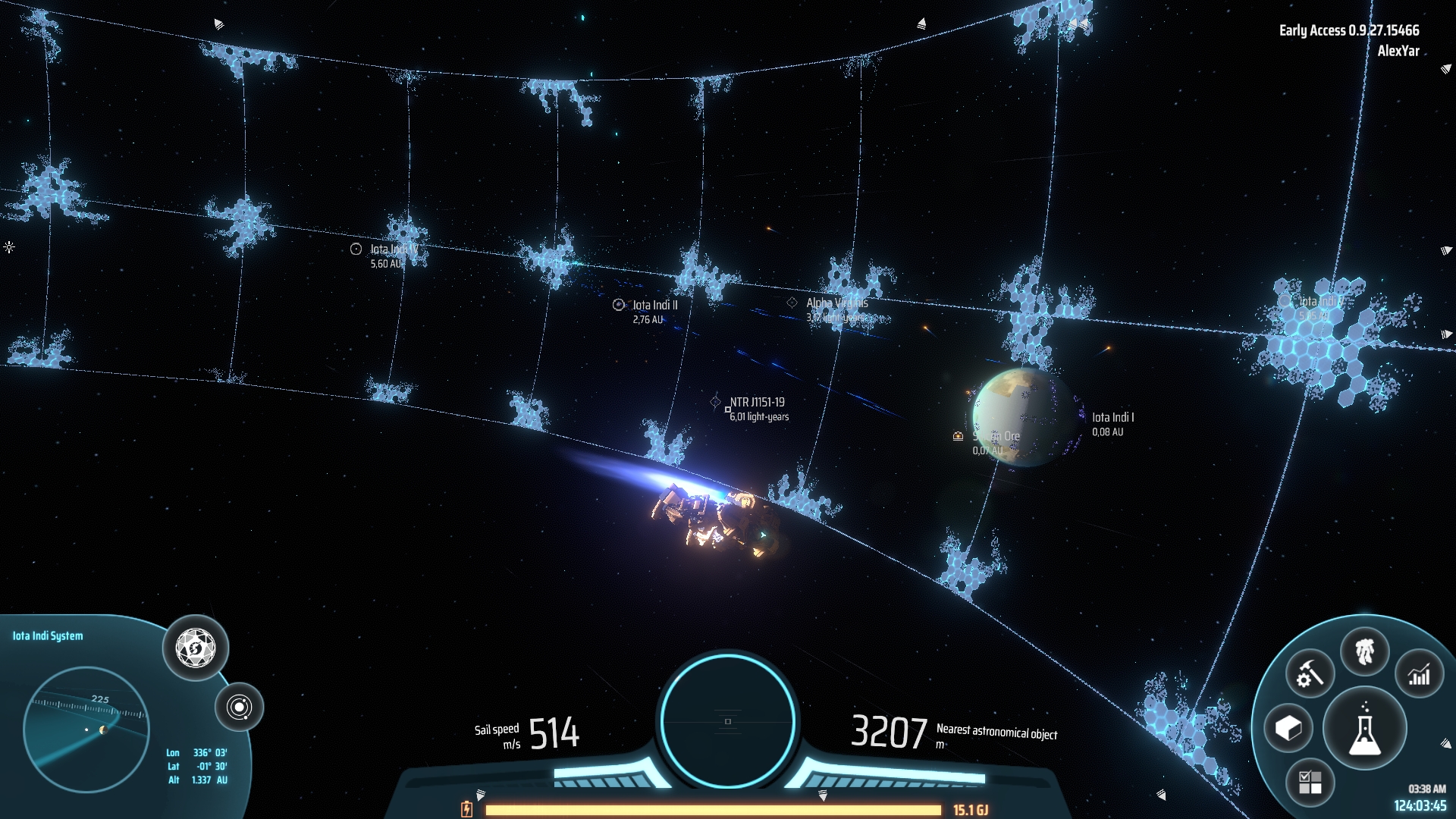Select the Iota Indi II navigation marker
Viewport: 1456px width, 819px height.
point(619,305)
